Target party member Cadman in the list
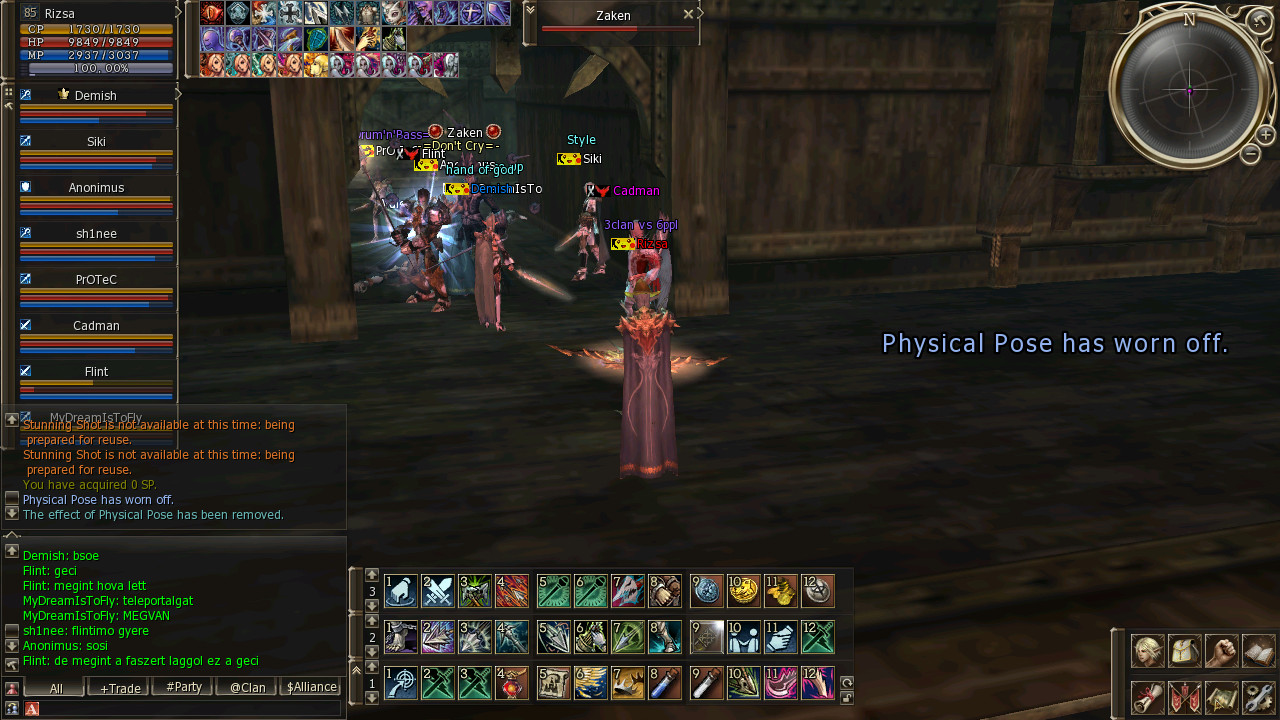1280x720 pixels. [x=96, y=326]
